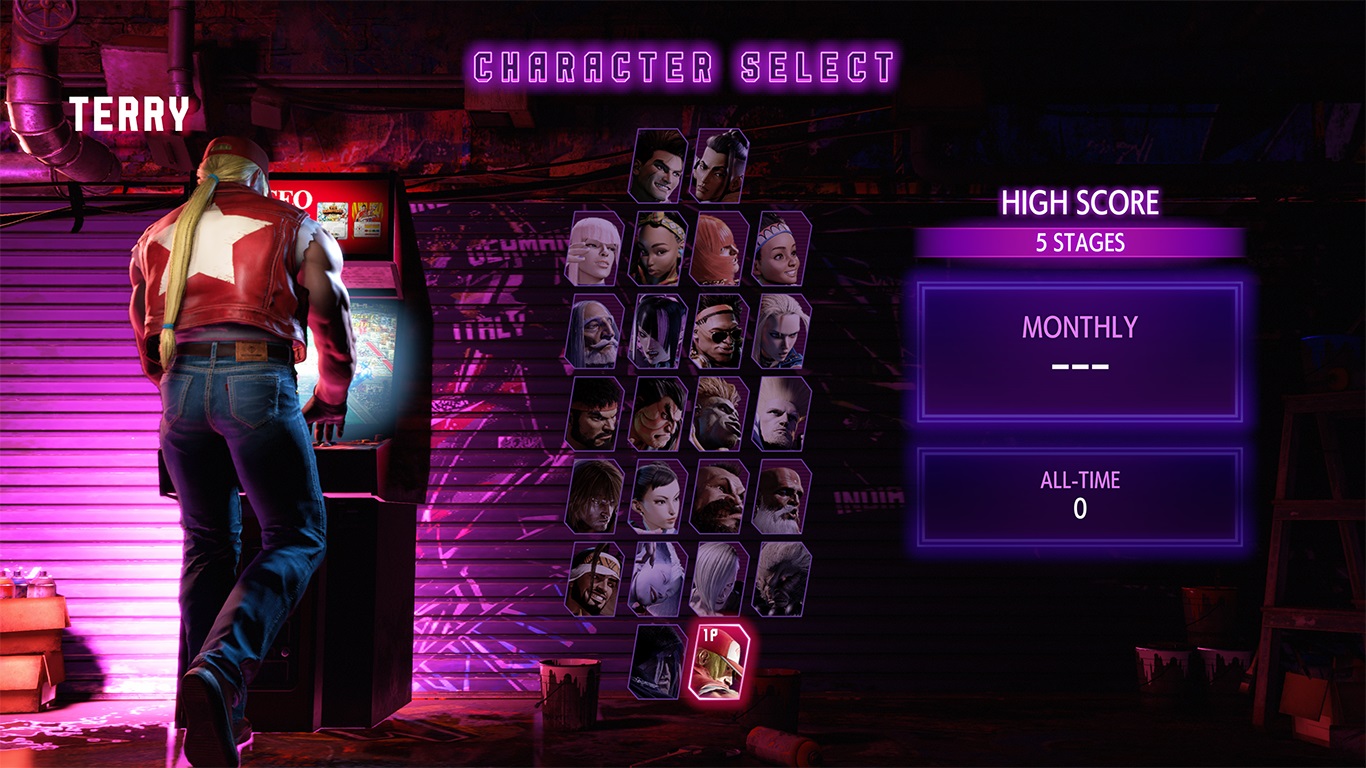This screenshot has height=768, width=1366.
Task: Pick Rashid wearing the headband
Action: click(596, 580)
